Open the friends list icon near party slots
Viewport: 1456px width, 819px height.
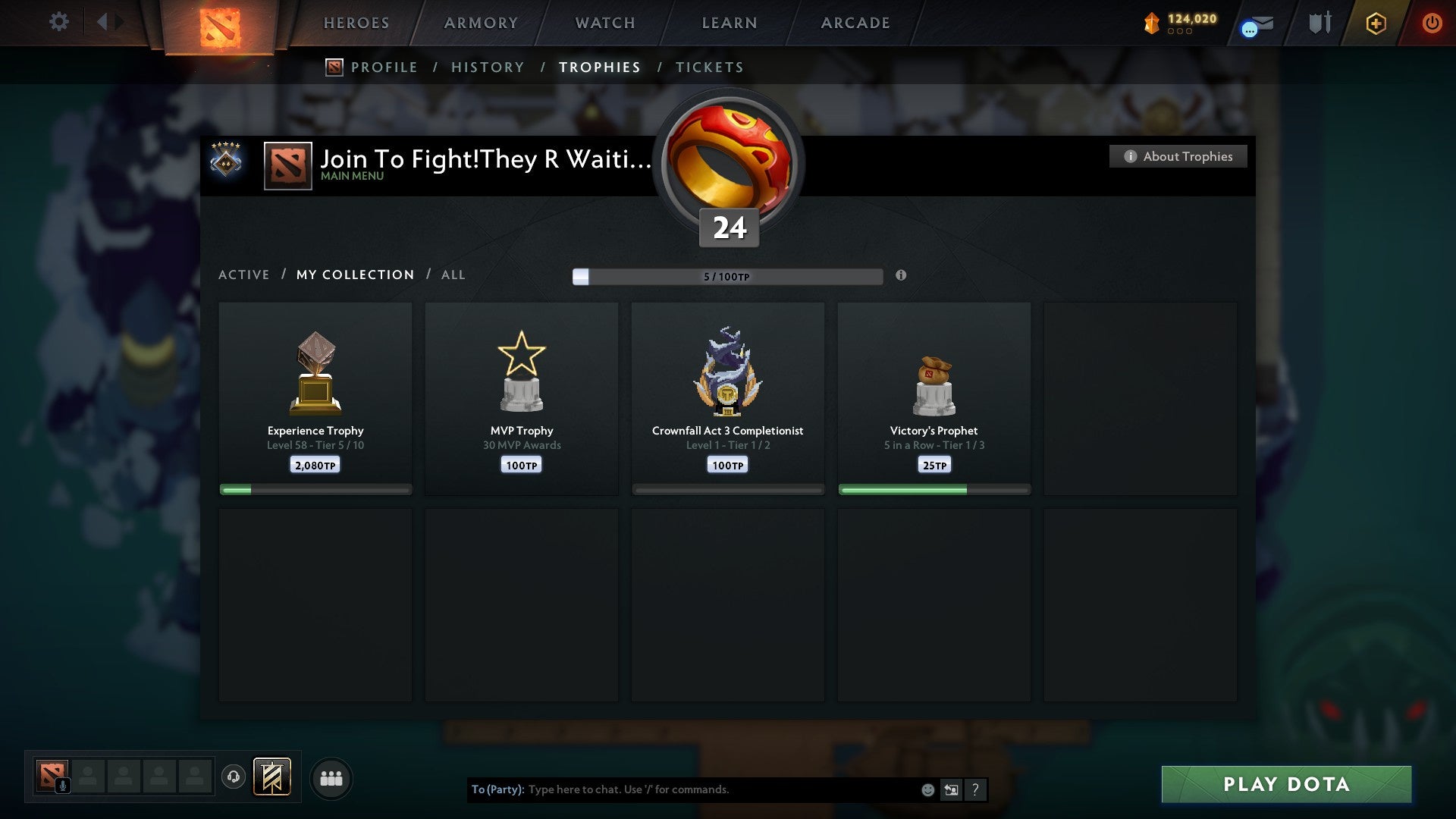[331, 777]
